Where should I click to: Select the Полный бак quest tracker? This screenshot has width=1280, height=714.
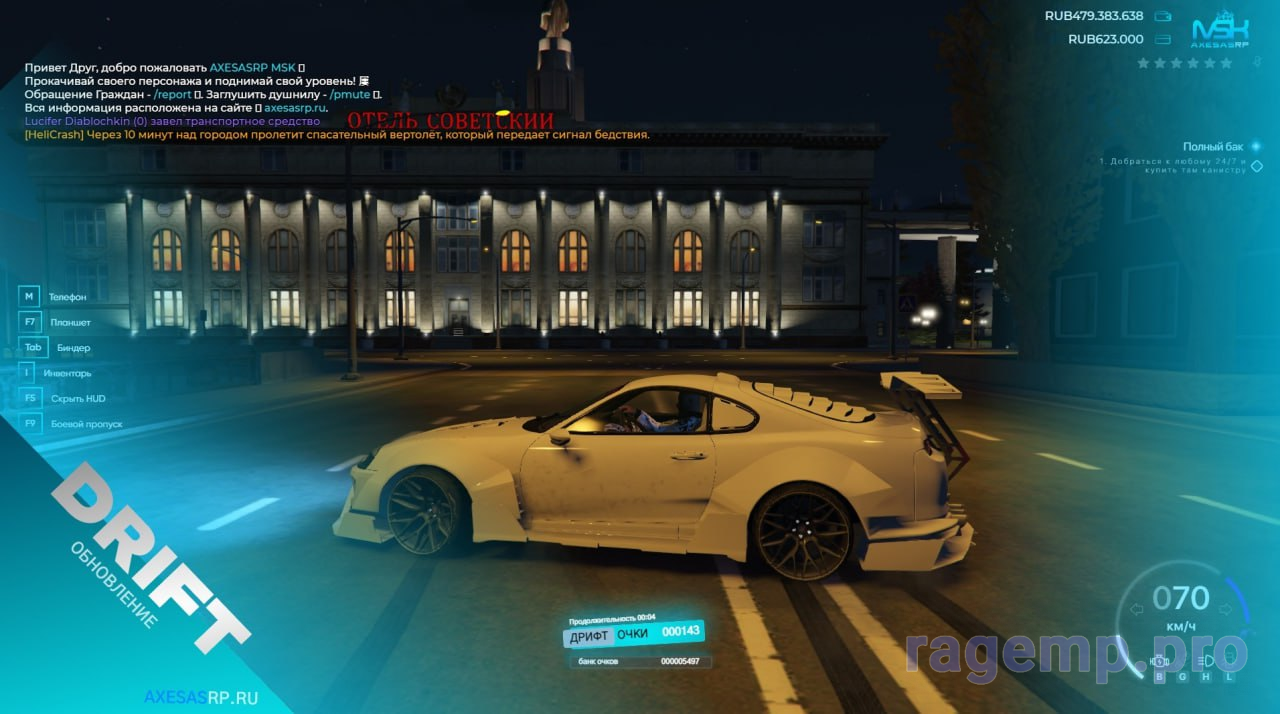tap(1215, 147)
